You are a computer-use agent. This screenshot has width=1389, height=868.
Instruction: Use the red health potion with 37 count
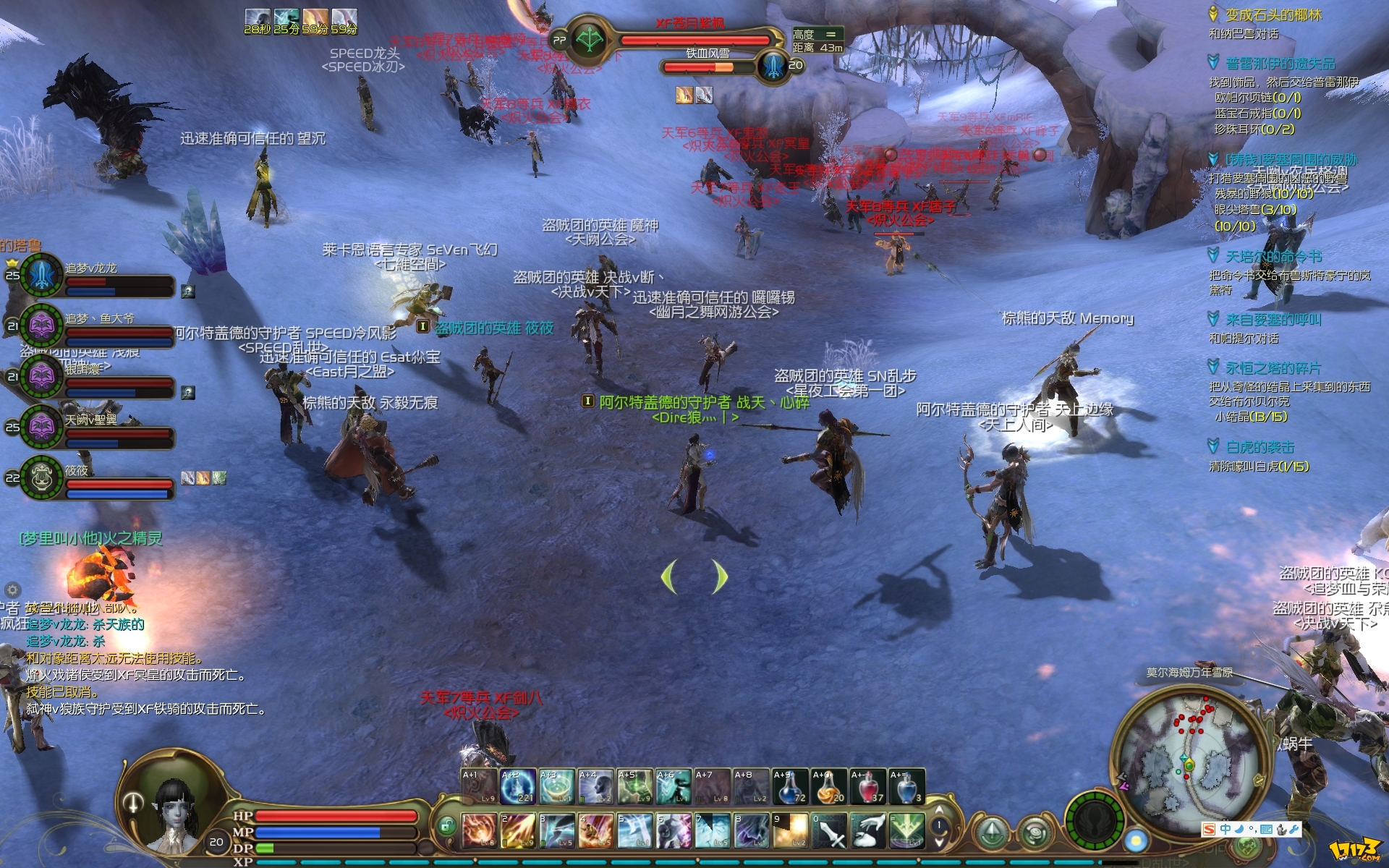pyautogui.click(x=868, y=787)
